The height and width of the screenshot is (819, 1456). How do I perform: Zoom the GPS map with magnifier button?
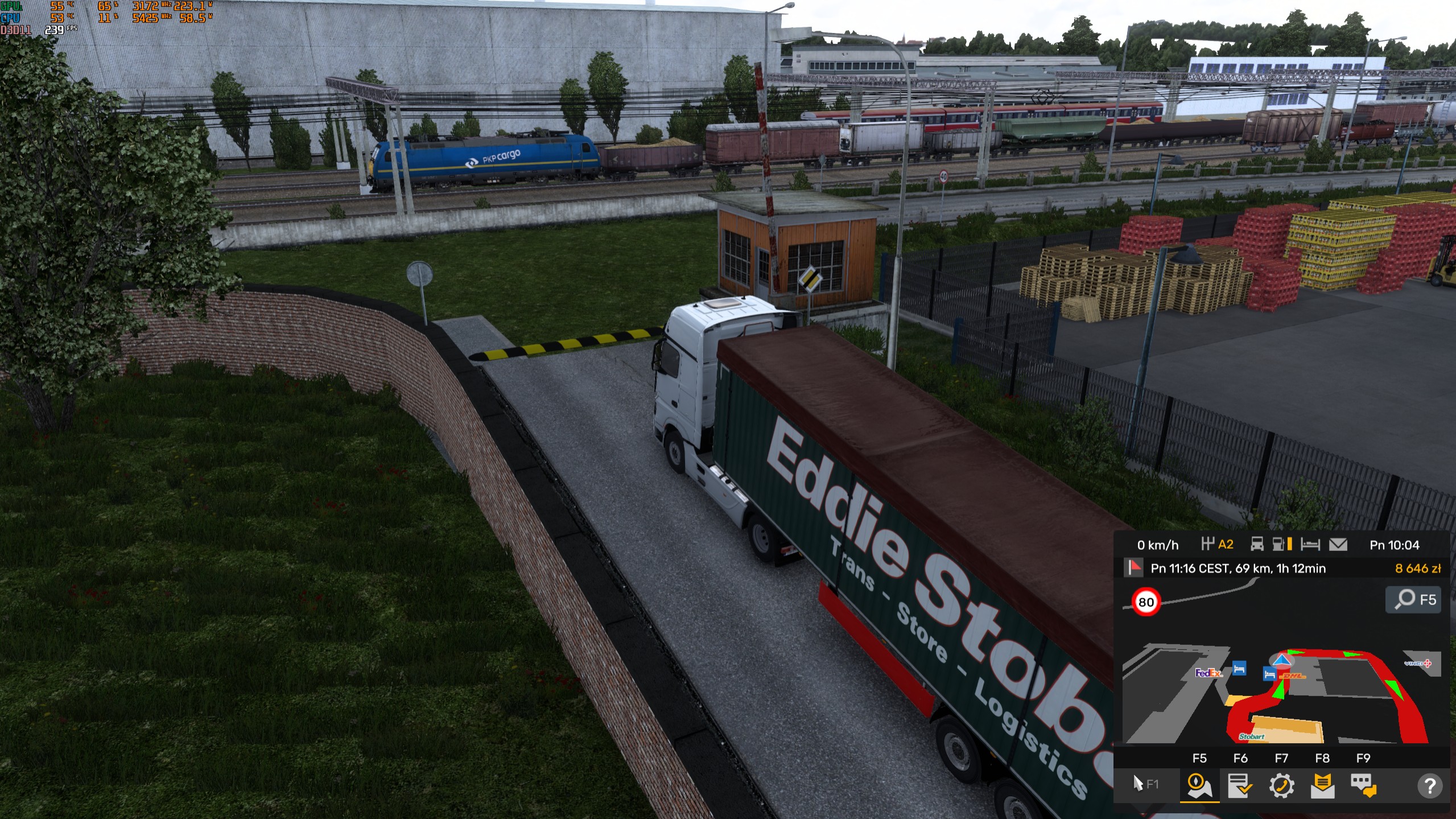(1413, 599)
